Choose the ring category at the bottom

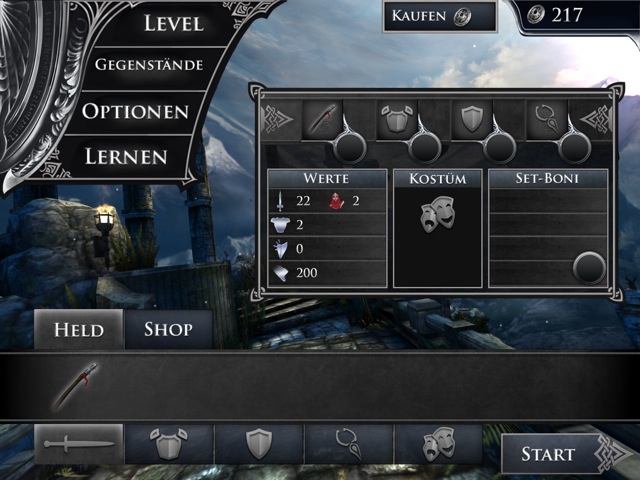349,444
